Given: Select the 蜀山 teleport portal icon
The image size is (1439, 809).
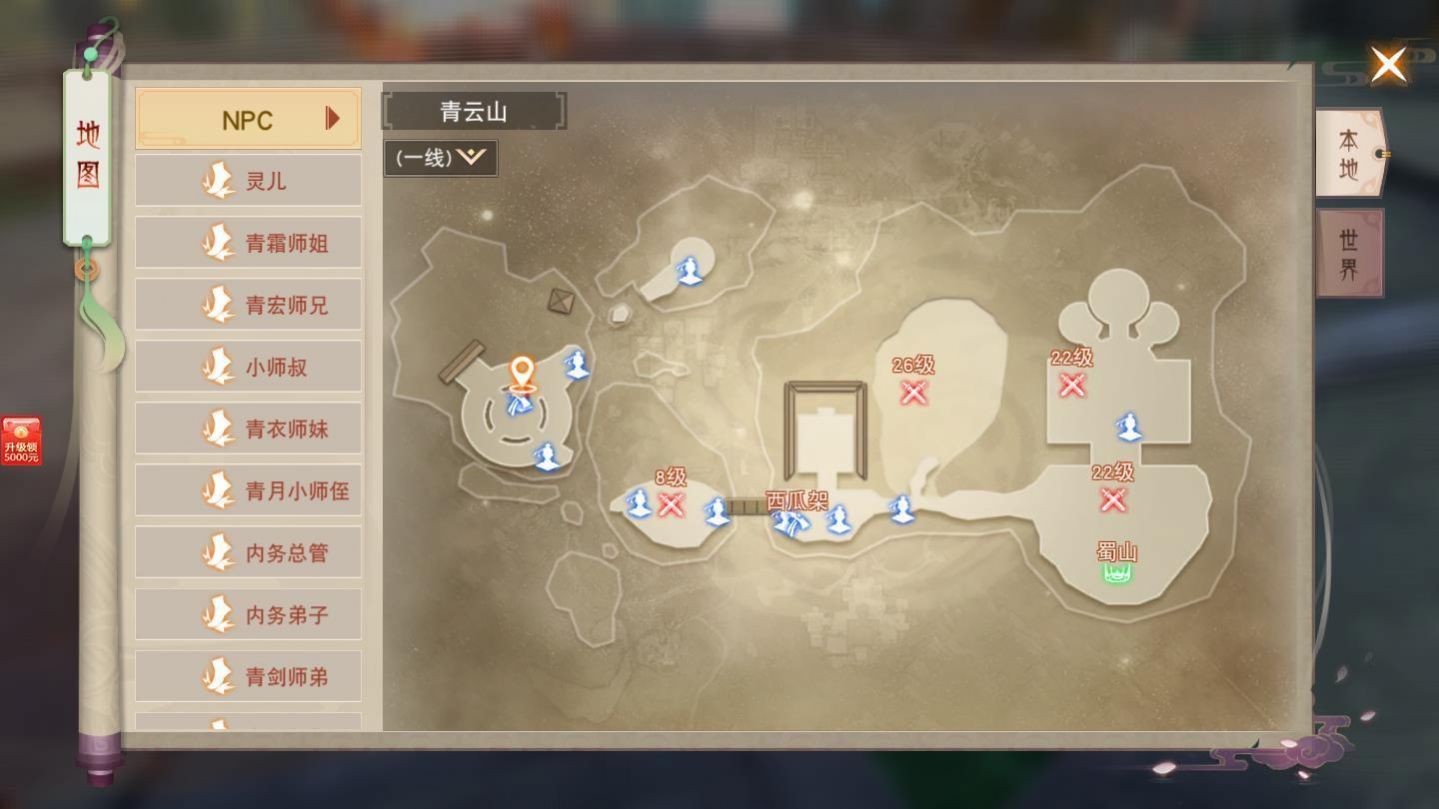Looking at the screenshot, I should 1116,571.
